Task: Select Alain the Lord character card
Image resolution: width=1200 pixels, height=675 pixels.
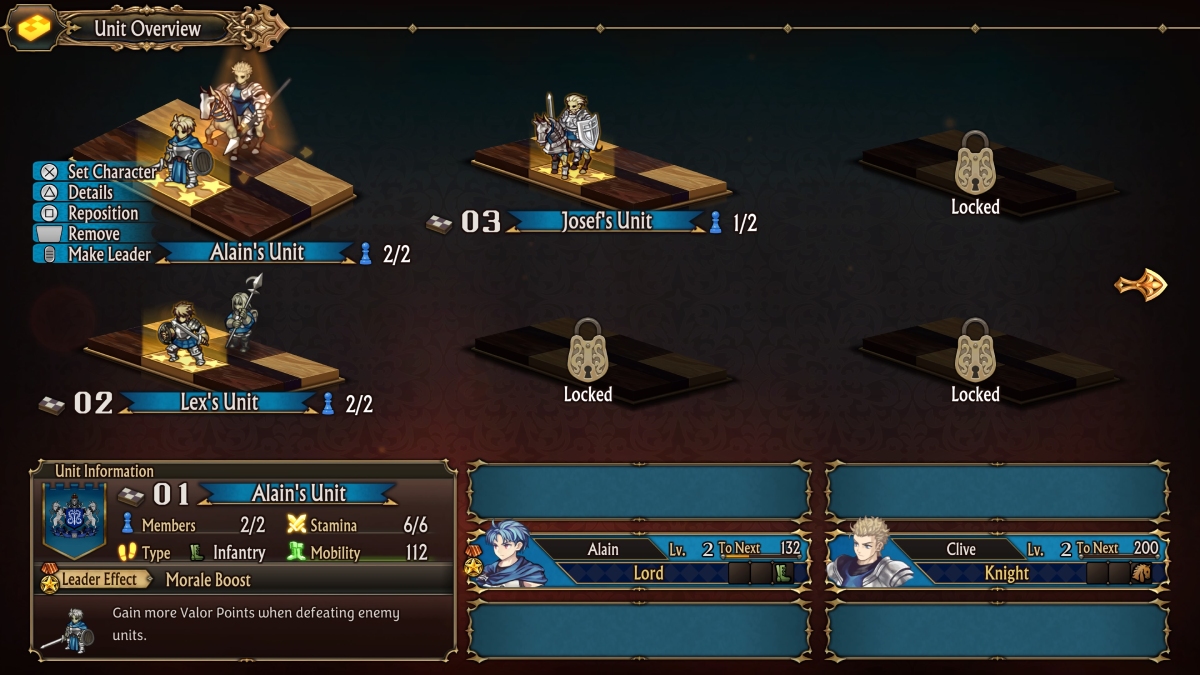Action: (x=639, y=561)
